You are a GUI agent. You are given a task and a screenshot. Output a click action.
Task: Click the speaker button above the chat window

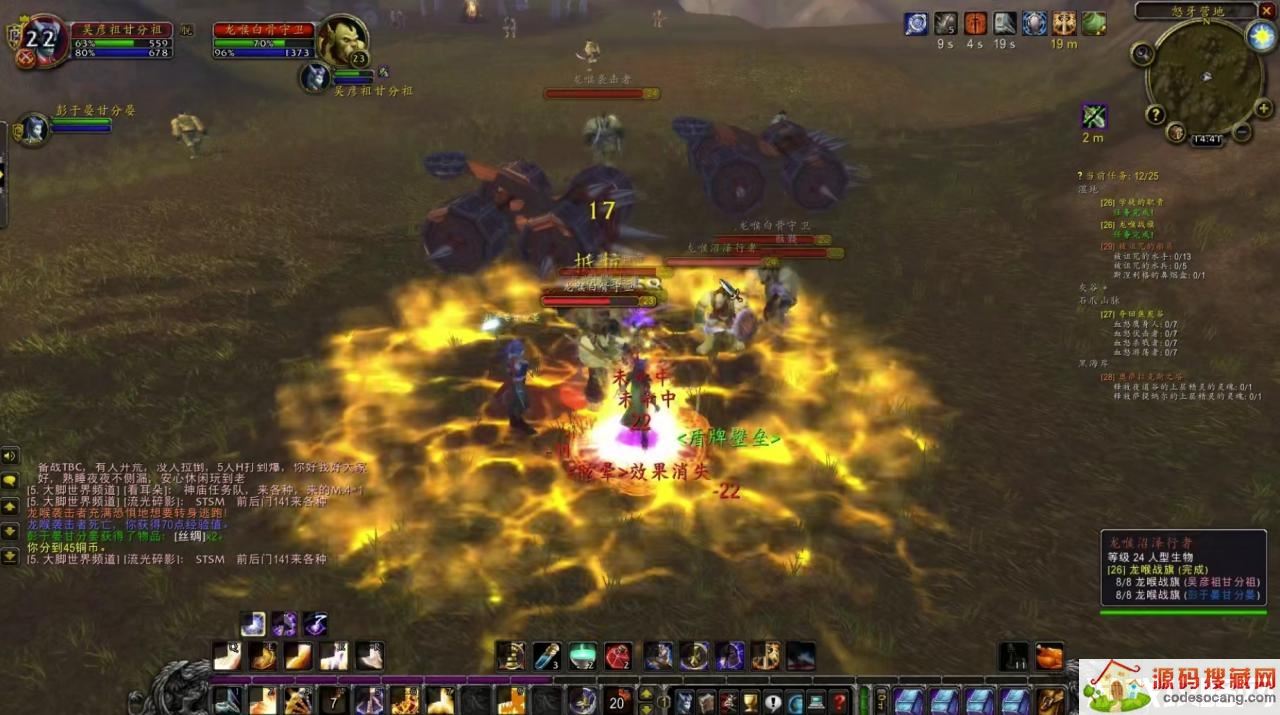pos(10,456)
